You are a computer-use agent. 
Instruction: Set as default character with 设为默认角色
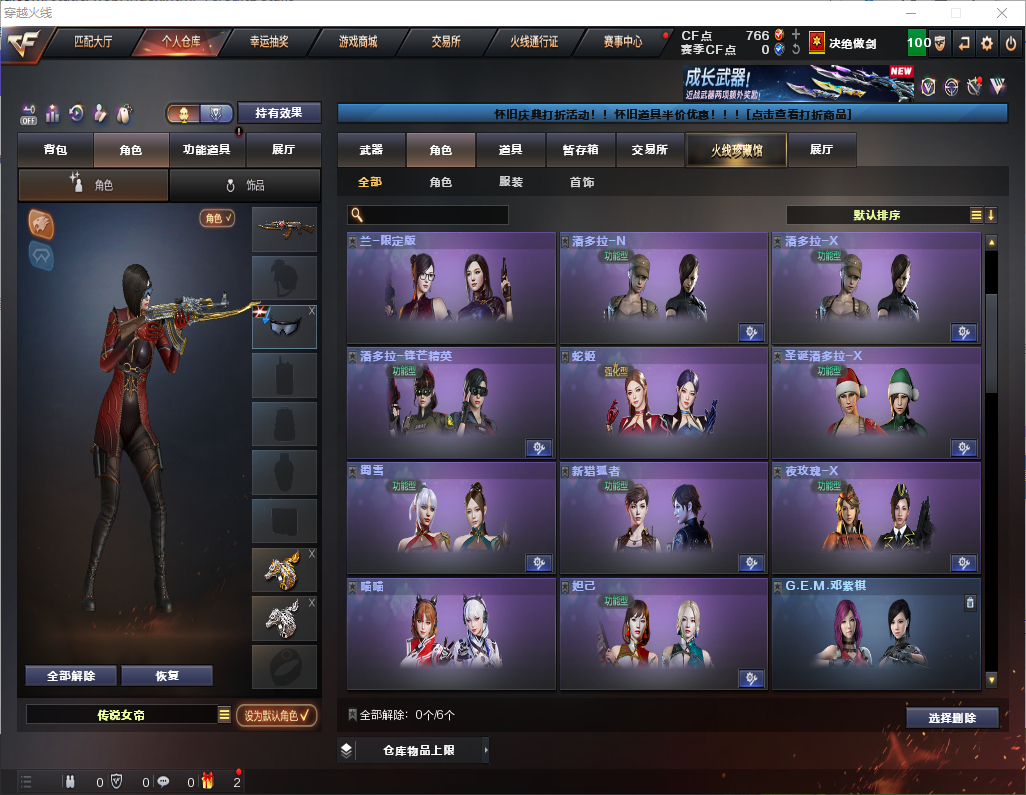pyautogui.click(x=276, y=715)
